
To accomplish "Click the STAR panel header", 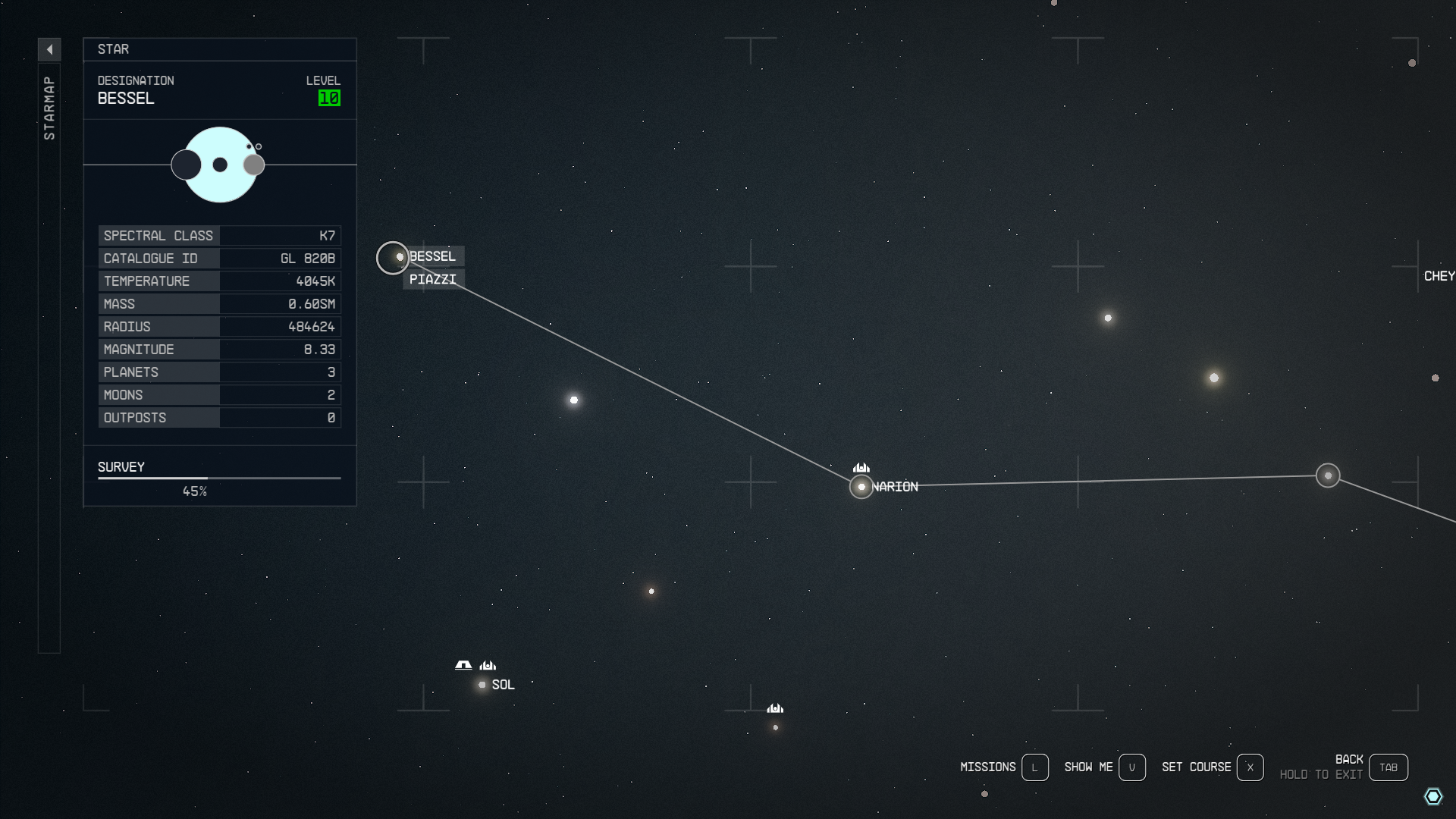I will (x=112, y=49).
